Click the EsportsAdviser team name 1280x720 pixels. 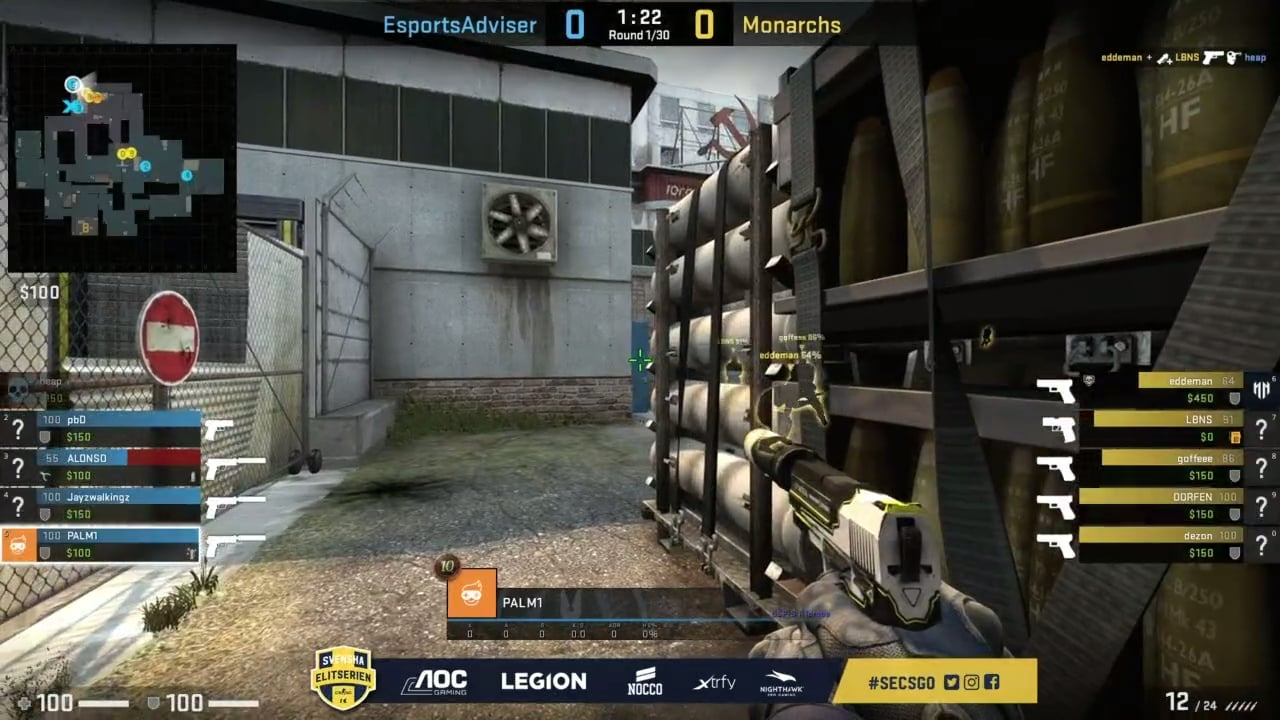coord(459,26)
